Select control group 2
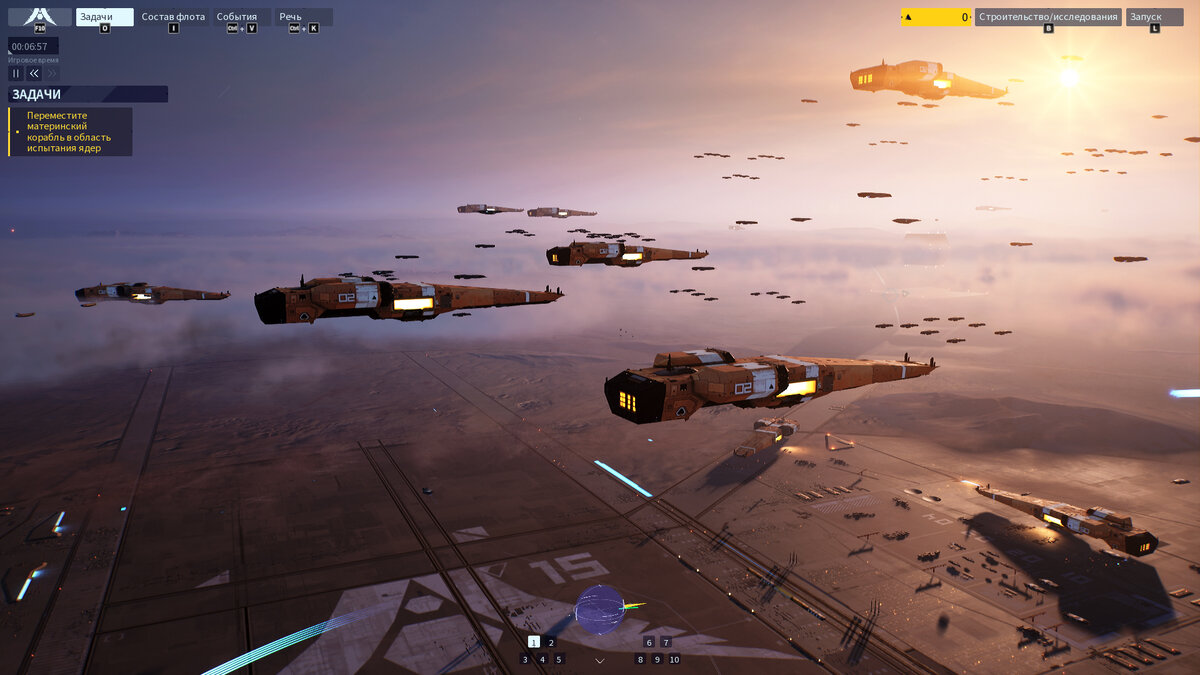The width and height of the screenshot is (1200, 675). [x=550, y=642]
